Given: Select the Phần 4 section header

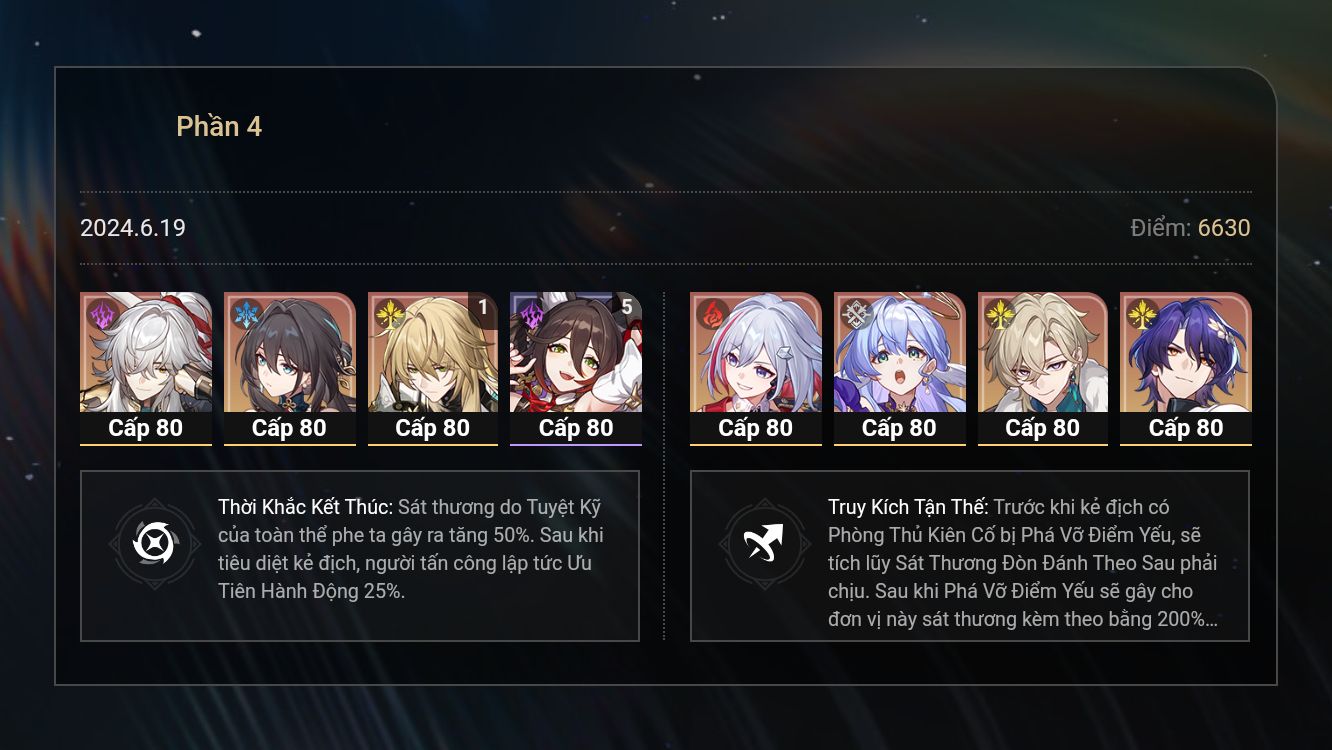Looking at the screenshot, I should [x=221, y=126].
